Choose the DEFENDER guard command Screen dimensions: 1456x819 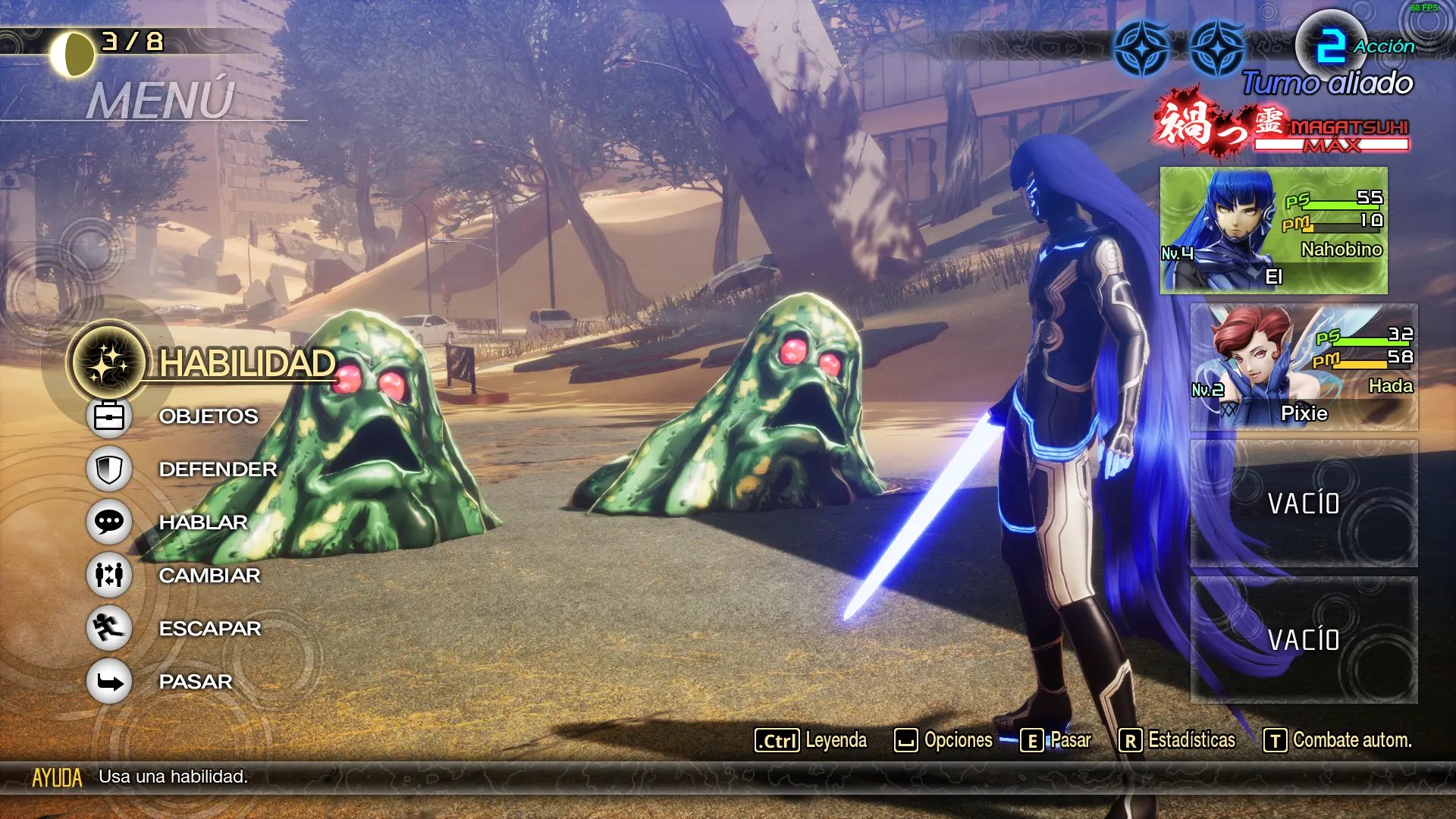pos(217,469)
